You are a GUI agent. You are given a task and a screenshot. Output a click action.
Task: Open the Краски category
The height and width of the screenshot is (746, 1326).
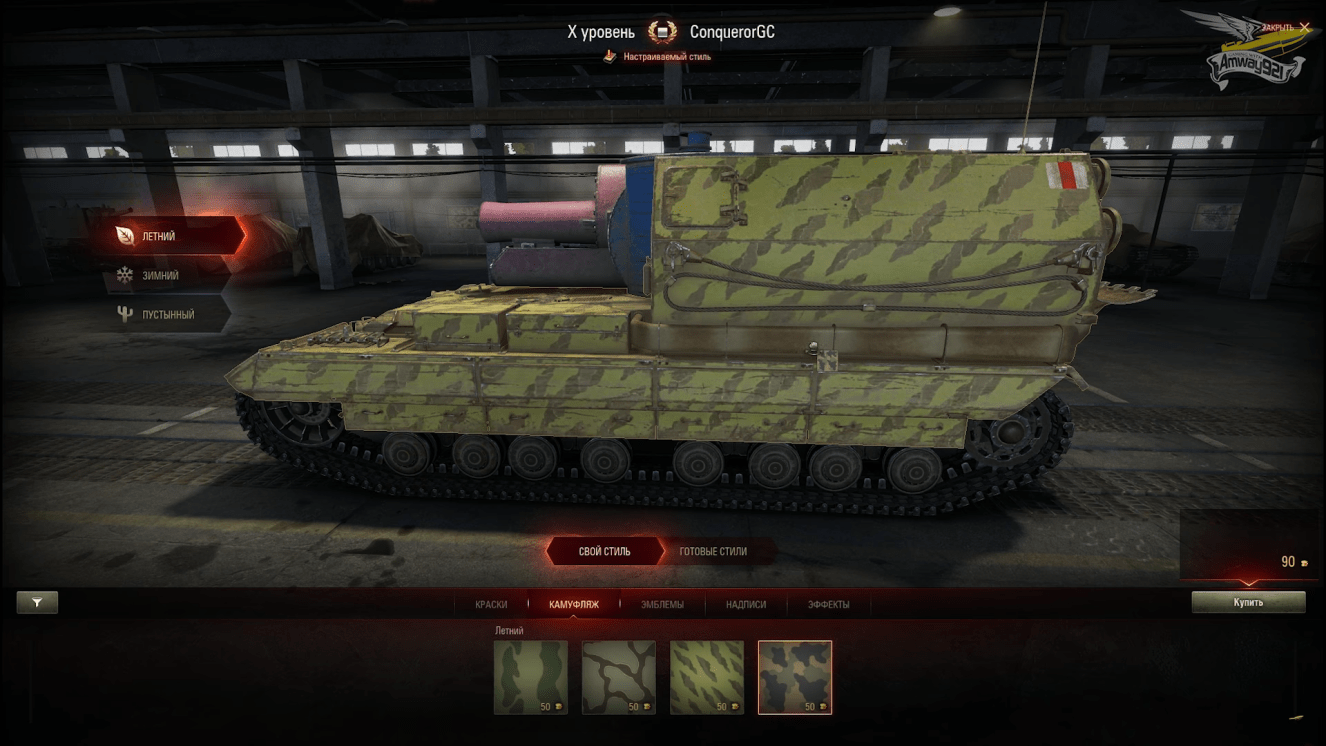click(x=491, y=604)
